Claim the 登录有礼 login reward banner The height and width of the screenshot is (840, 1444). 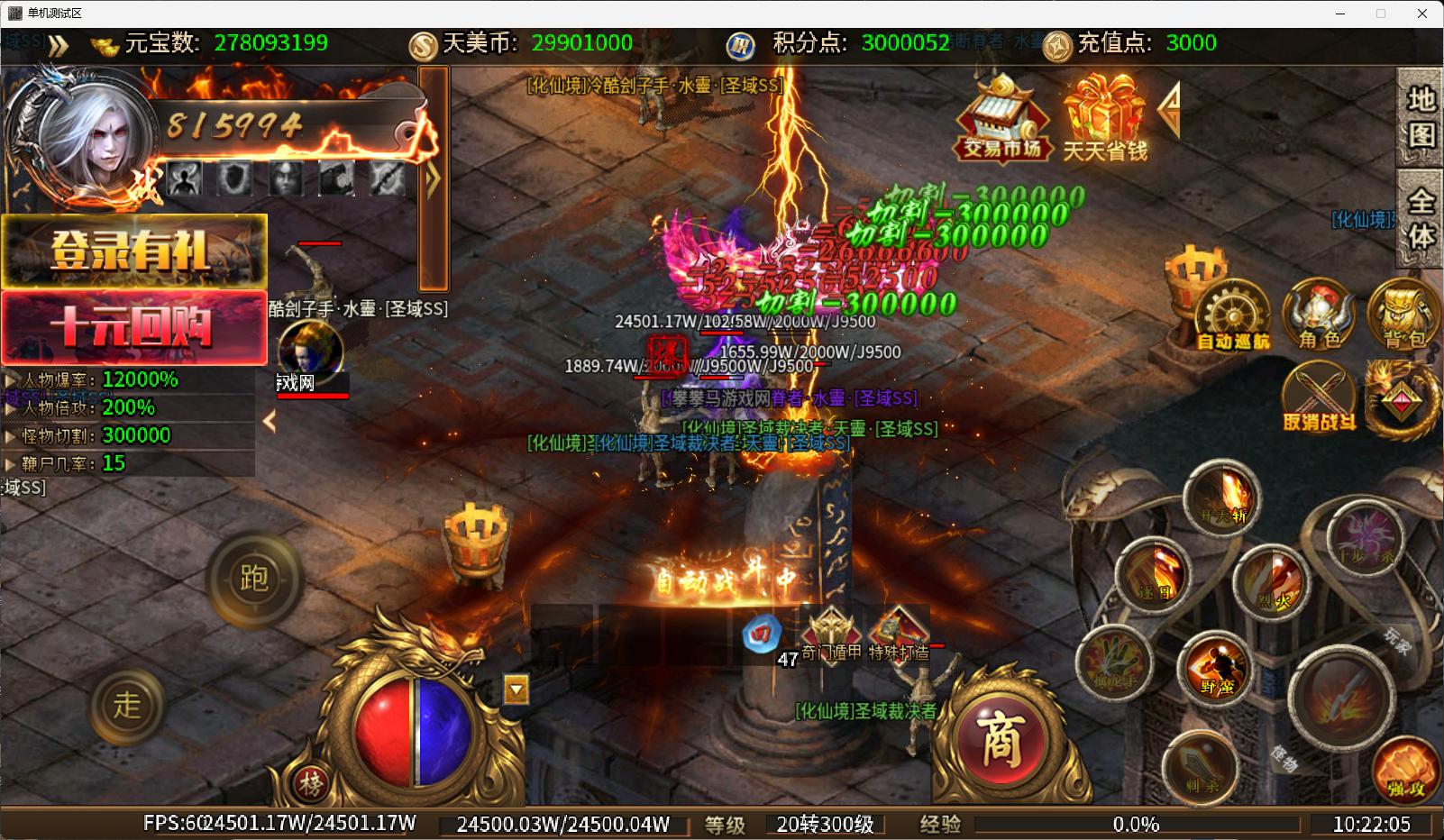(133, 251)
